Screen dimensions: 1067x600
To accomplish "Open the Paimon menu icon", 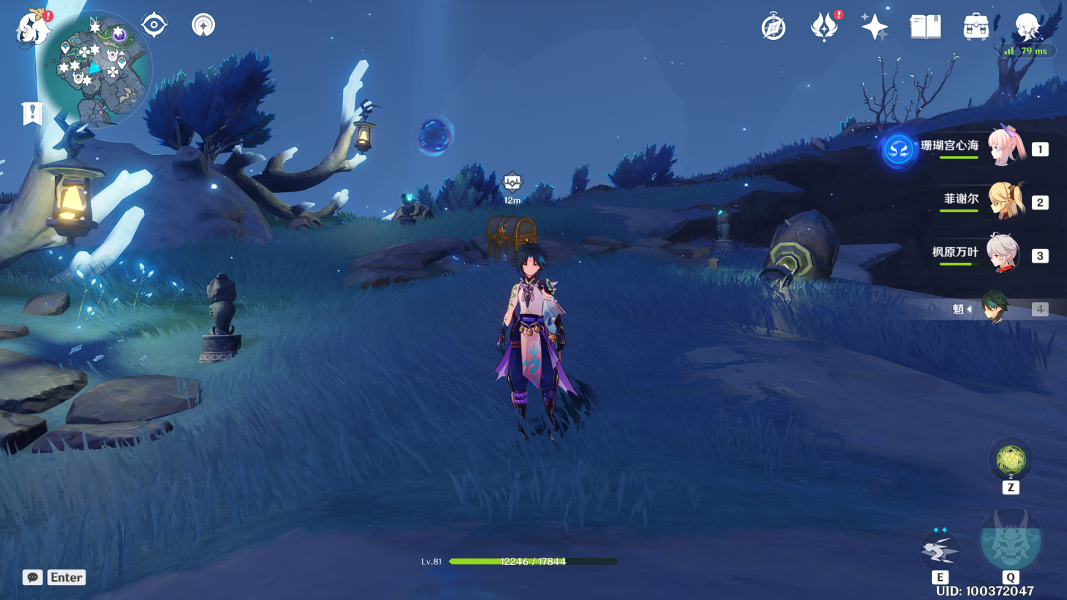I will (33, 28).
